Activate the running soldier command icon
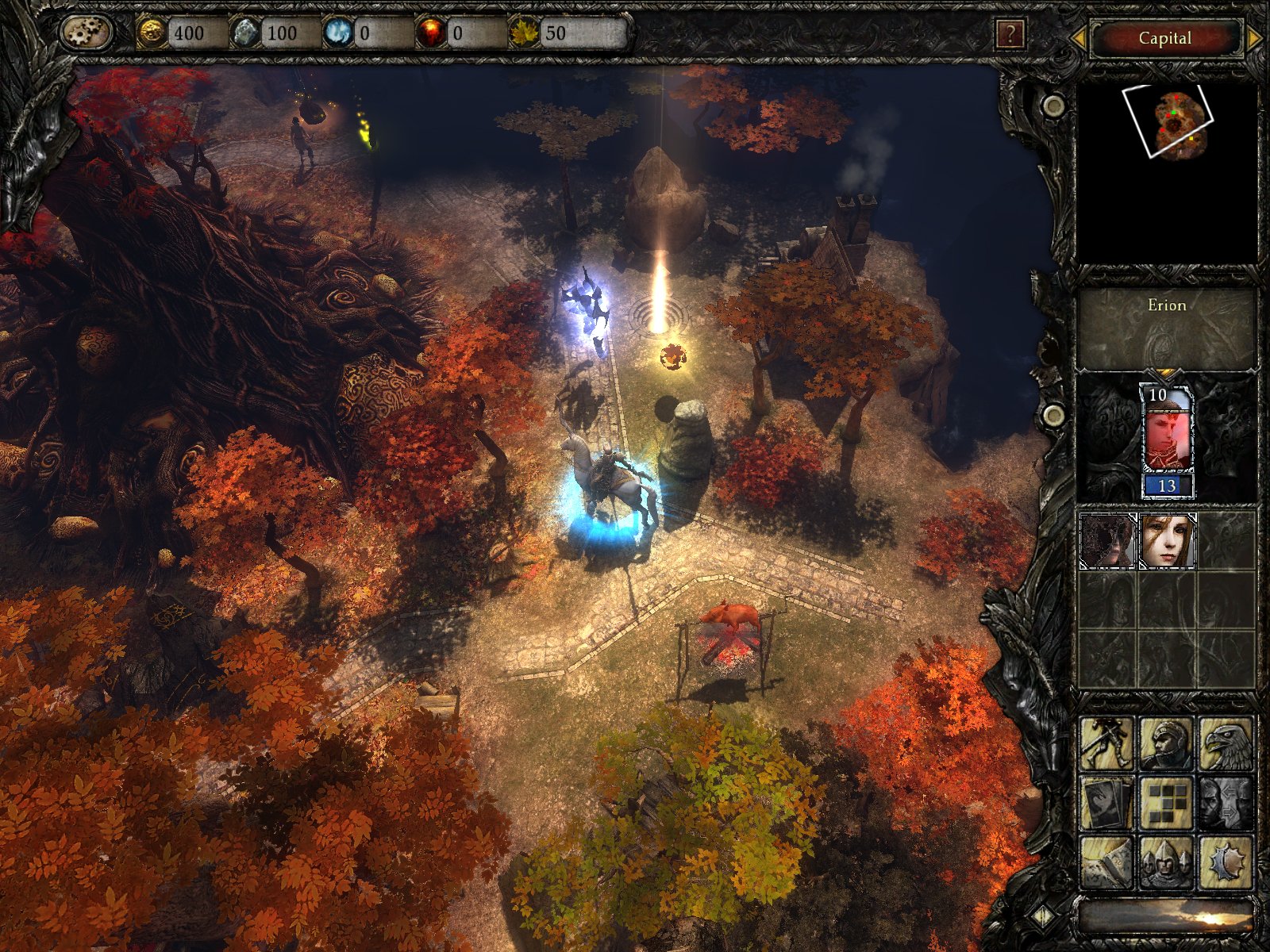The image size is (1270, 952). pos(1106,744)
